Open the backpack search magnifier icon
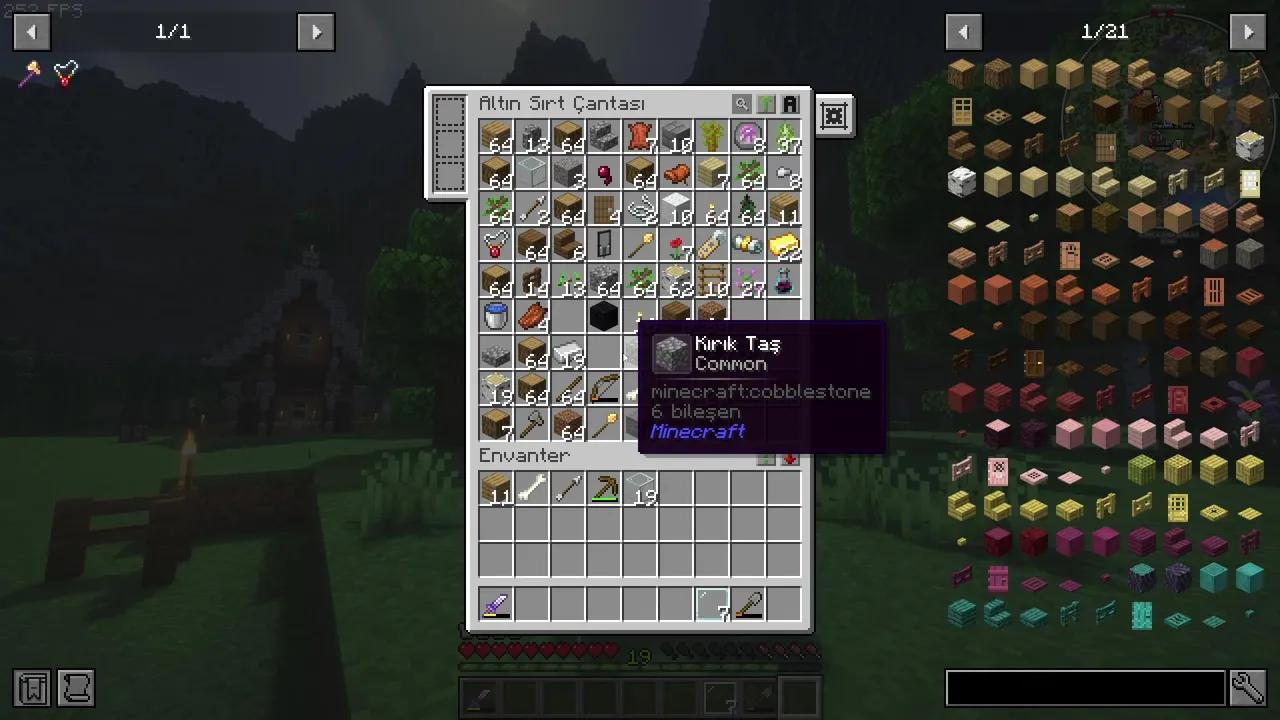Viewport: 1280px width, 720px height. coord(741,103)
